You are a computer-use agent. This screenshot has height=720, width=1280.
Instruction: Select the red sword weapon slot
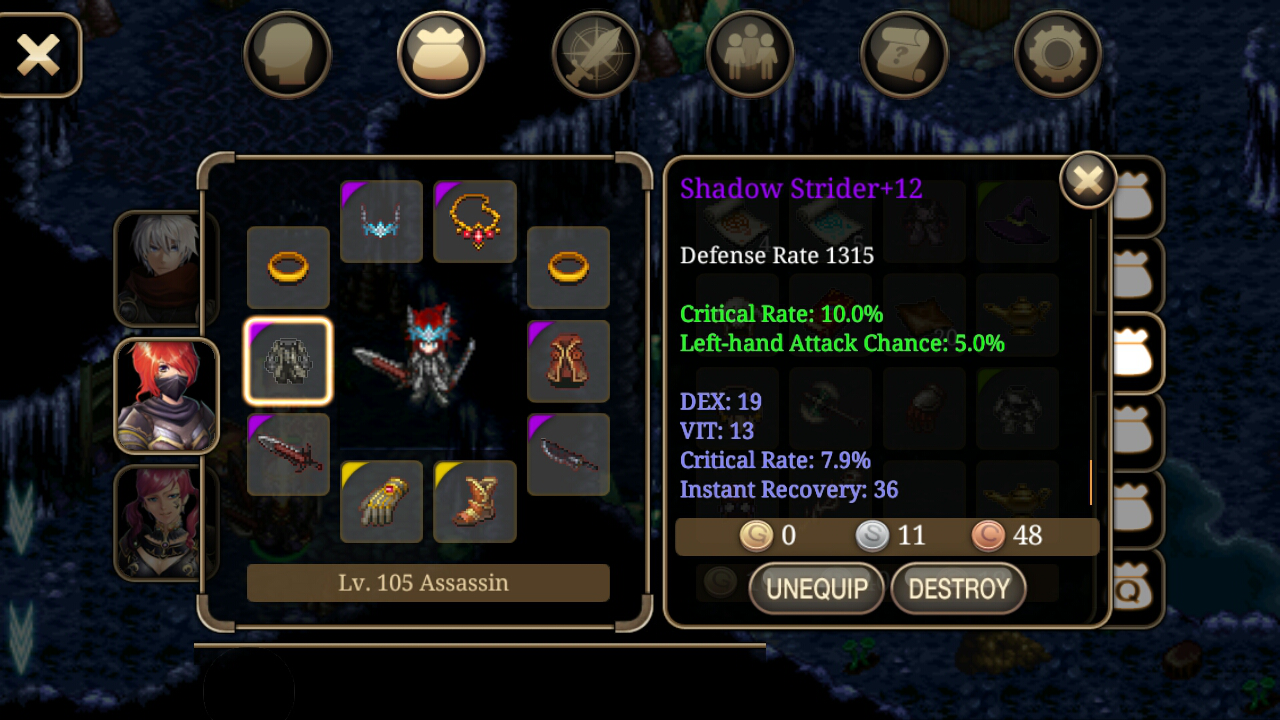click(288, 454)
